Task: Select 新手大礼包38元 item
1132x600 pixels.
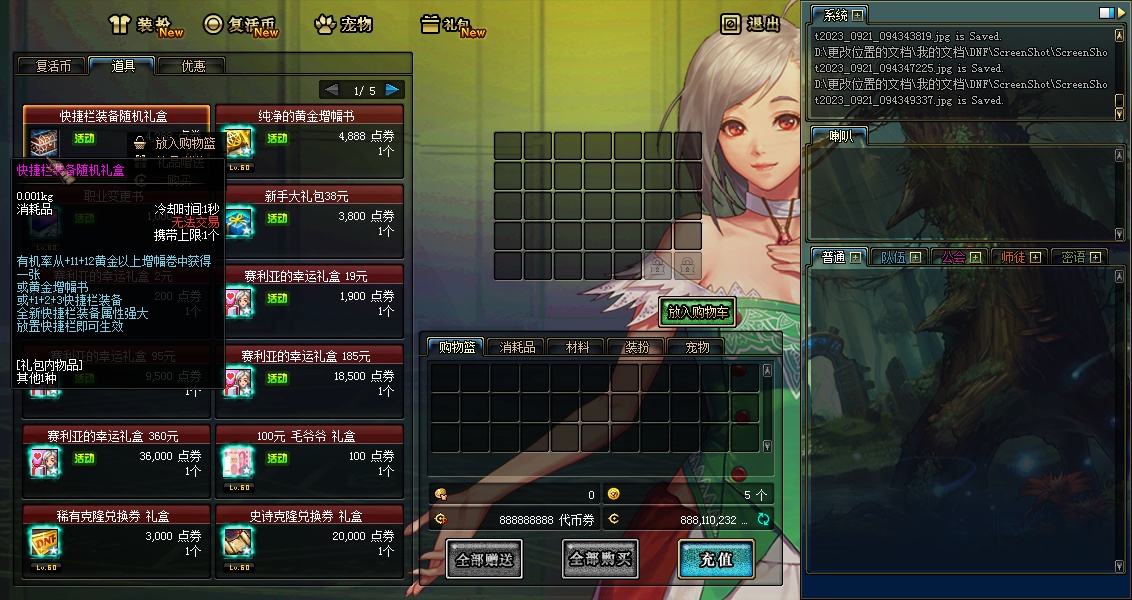Action: 309,196
